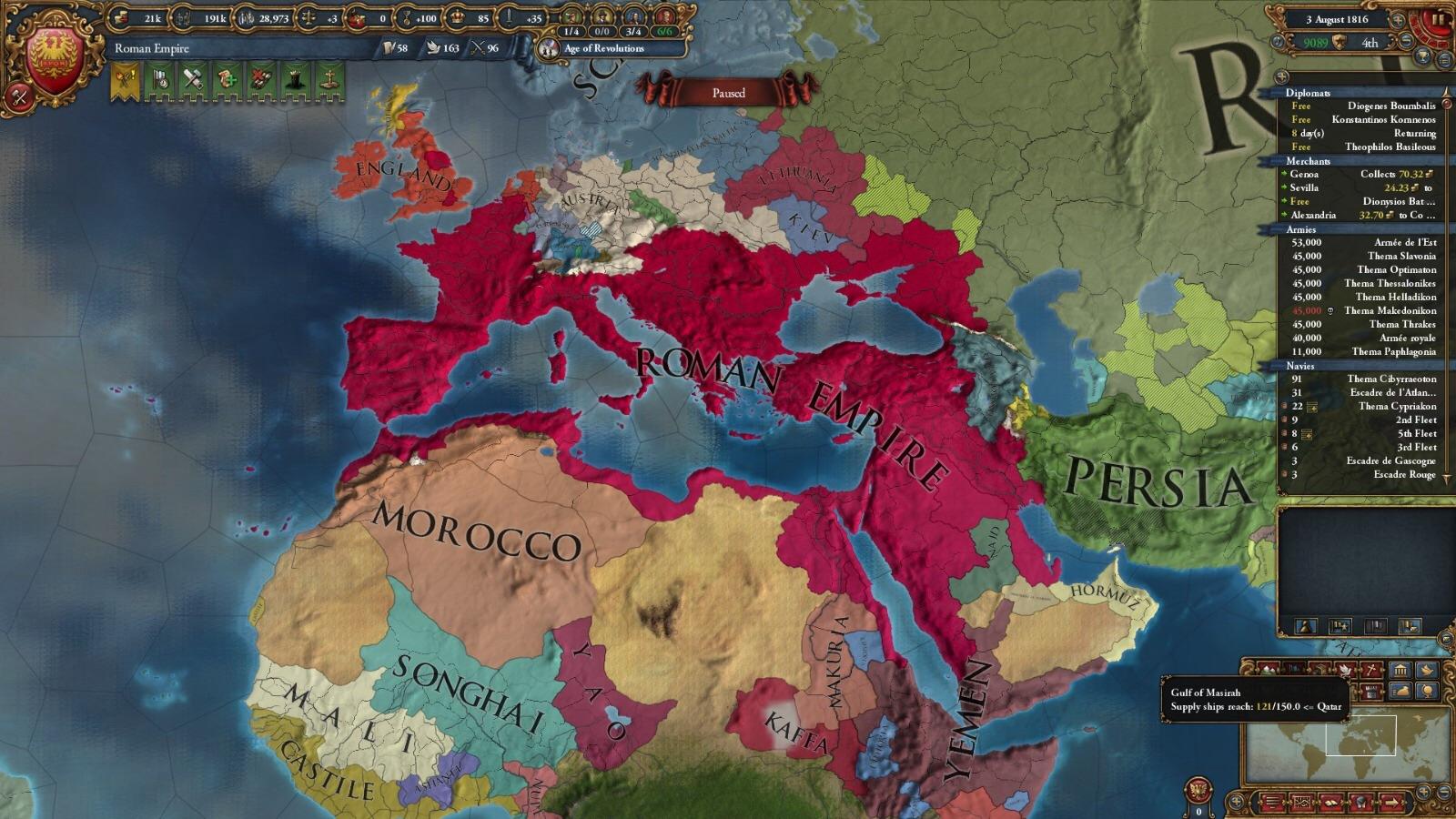Open the diplomatic mapmode (dove icon)
This screenshot has height=819, width=1456.
click(1346, 669)
